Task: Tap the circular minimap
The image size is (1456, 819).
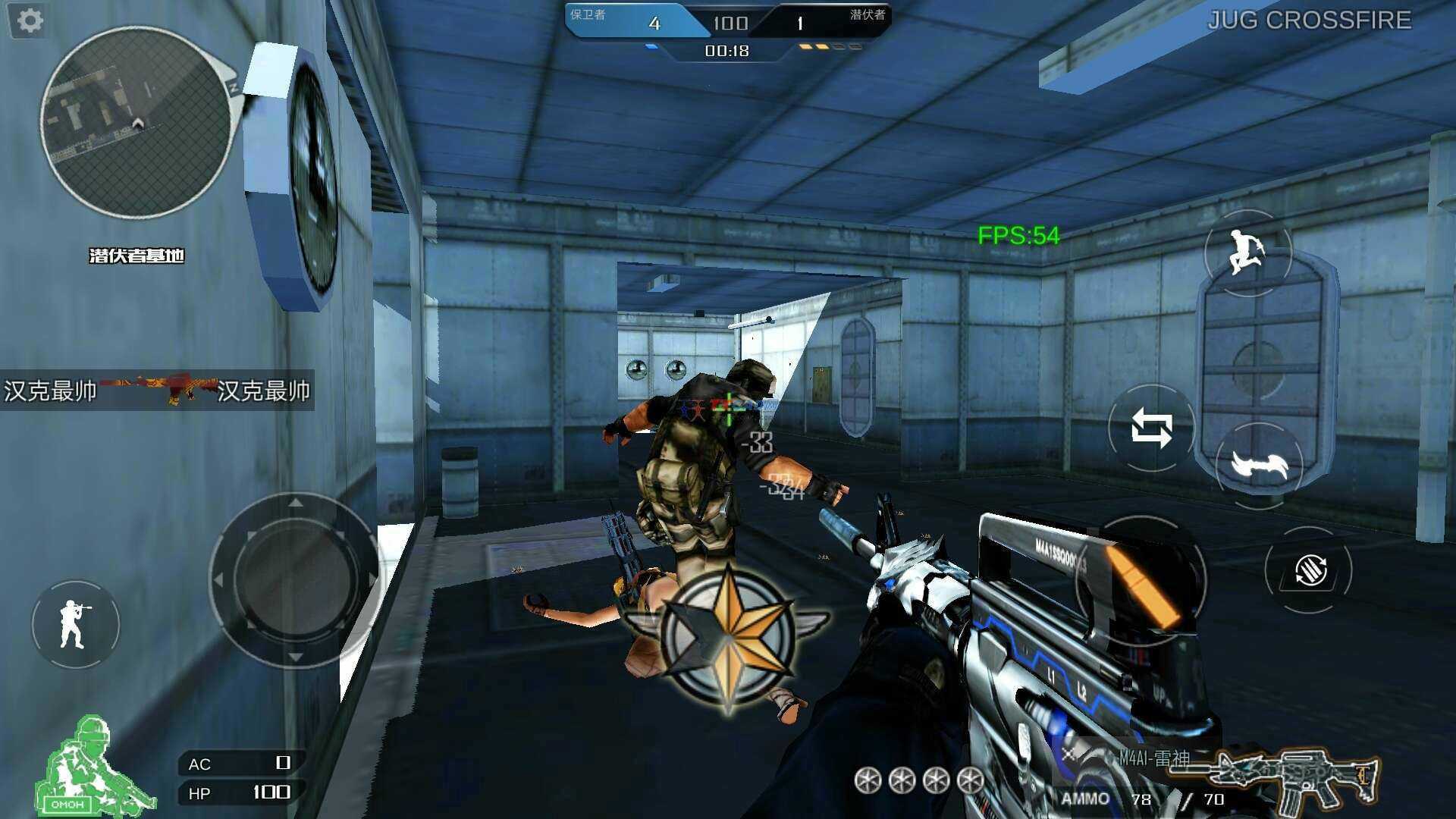Action: (x=136, y=123)
